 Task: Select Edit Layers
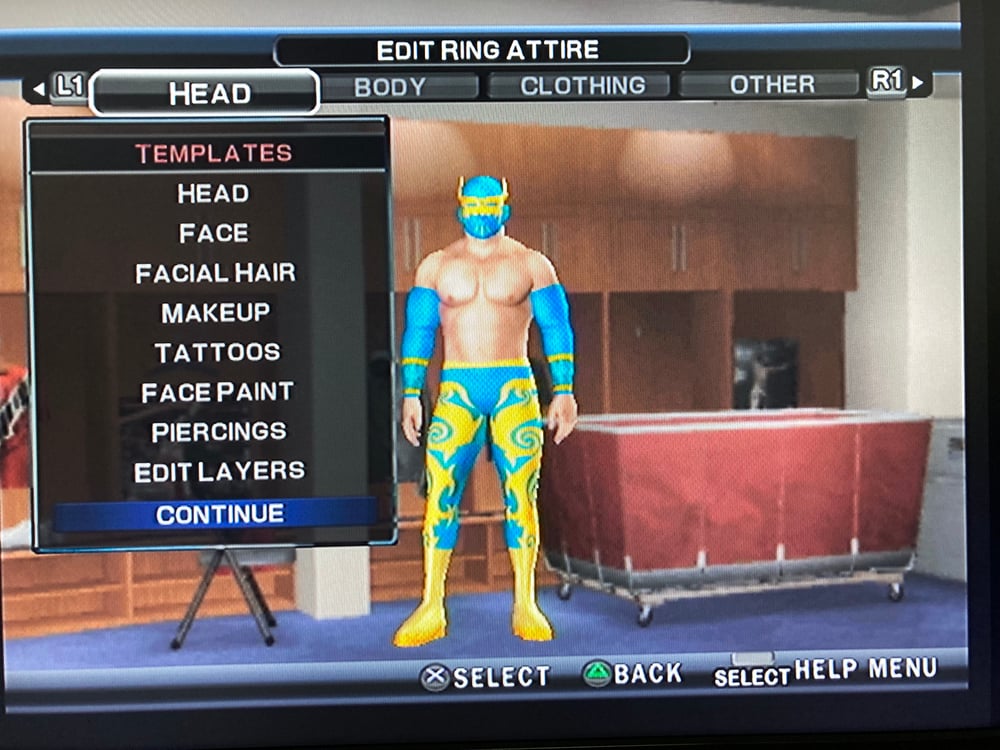(219, 472)
